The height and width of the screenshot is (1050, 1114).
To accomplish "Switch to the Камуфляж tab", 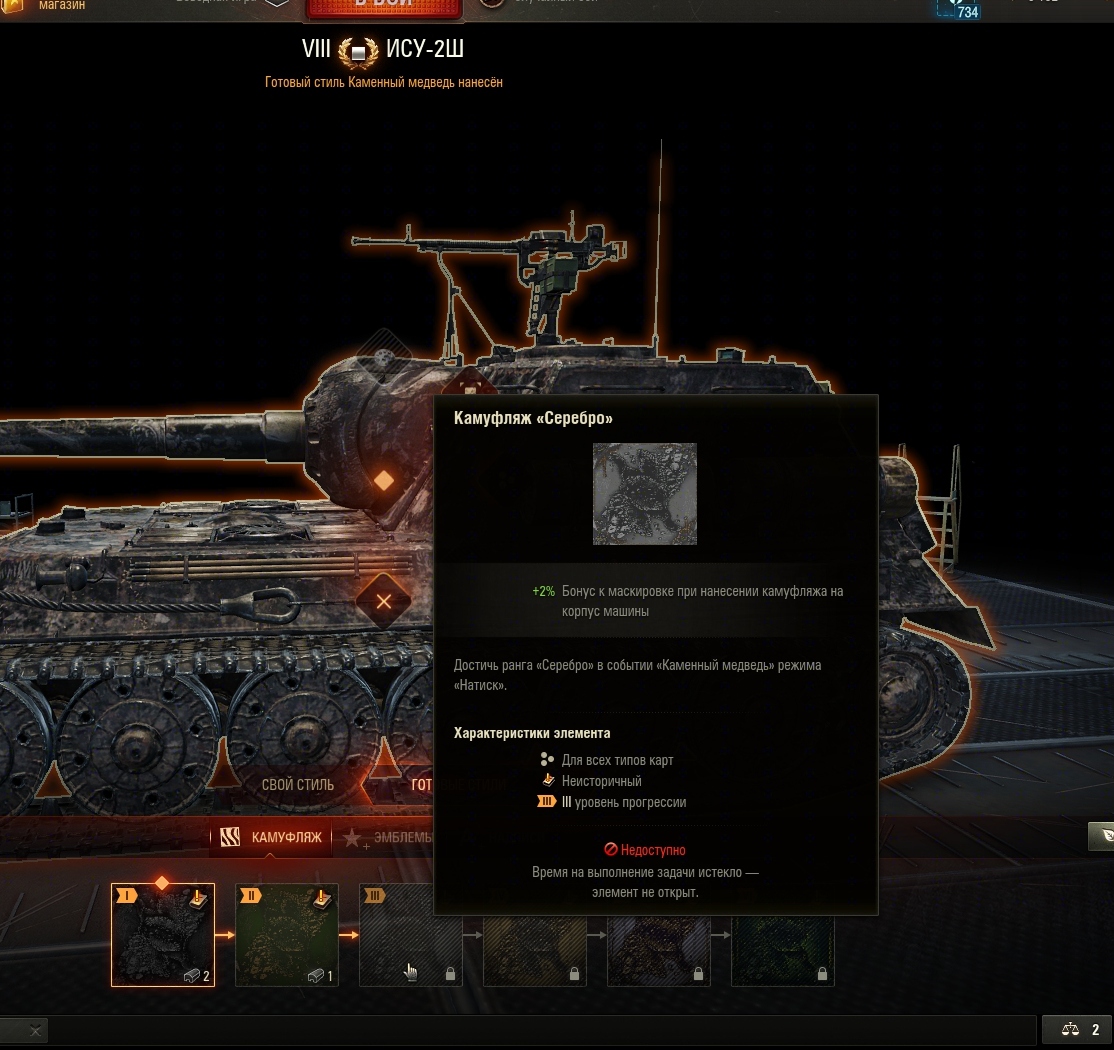I will click(x=272, y=837).
